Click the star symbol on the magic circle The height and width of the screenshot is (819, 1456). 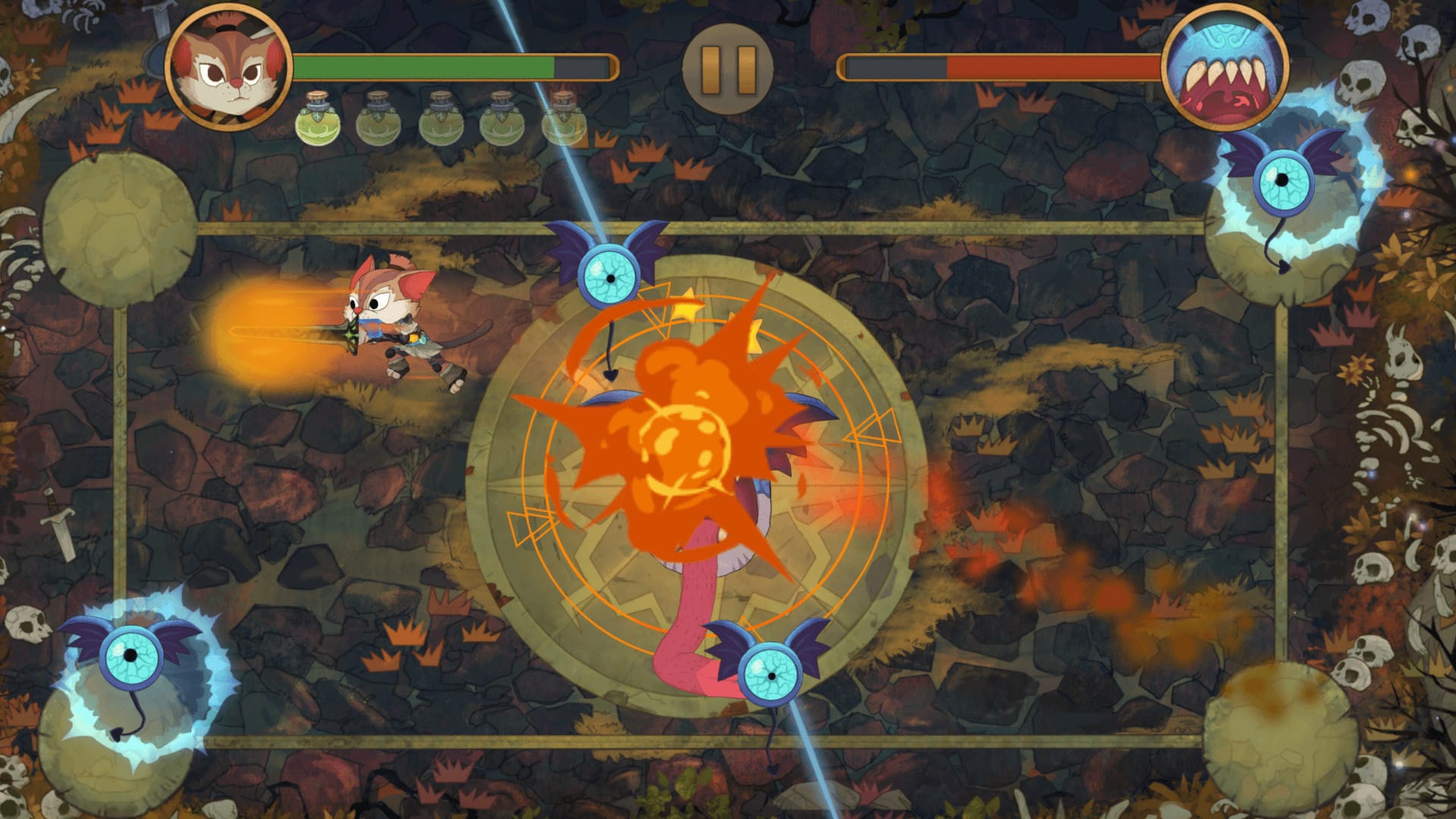tap(686, 307)
